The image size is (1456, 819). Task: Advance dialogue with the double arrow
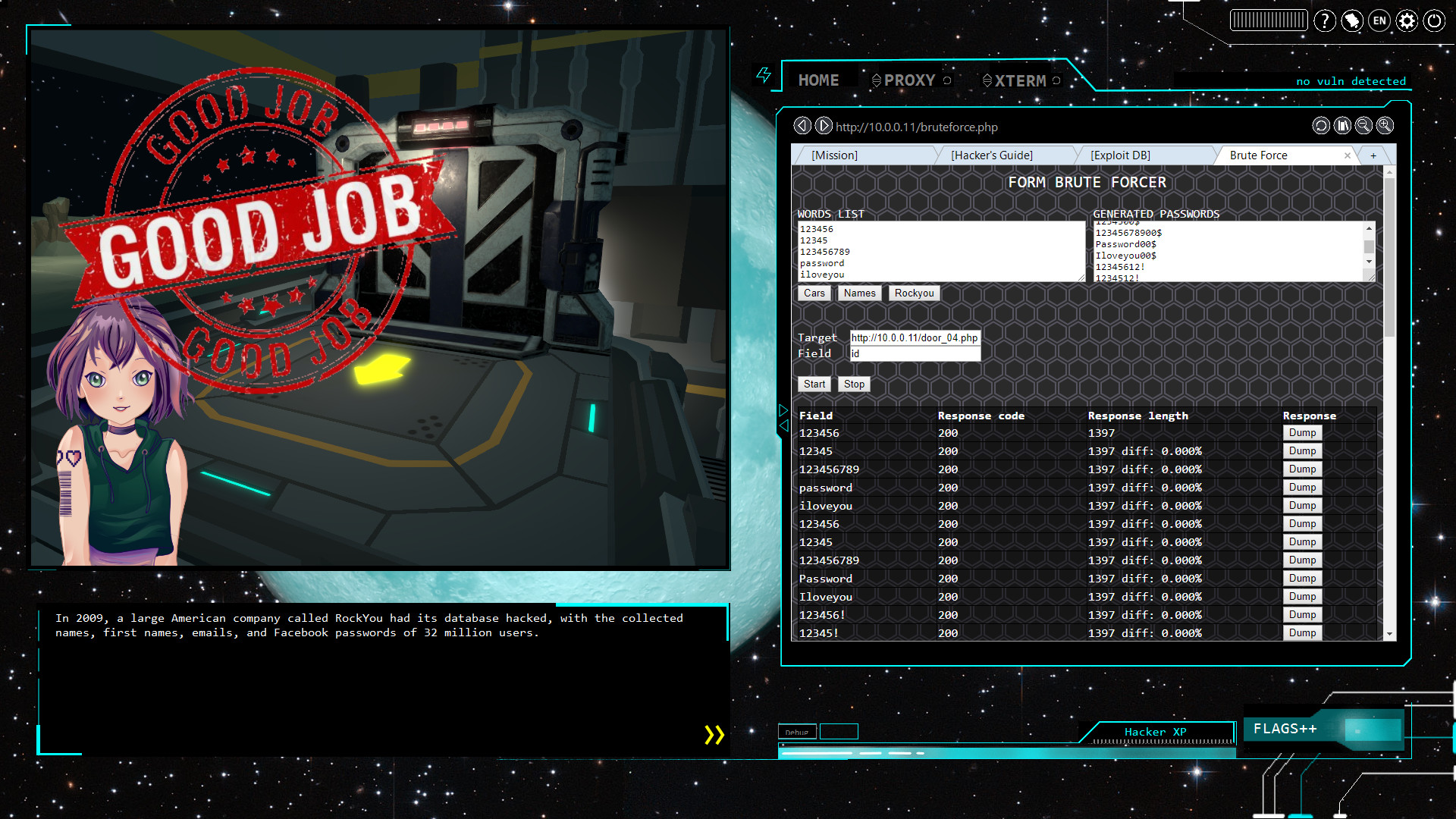[x=714, y=734]
